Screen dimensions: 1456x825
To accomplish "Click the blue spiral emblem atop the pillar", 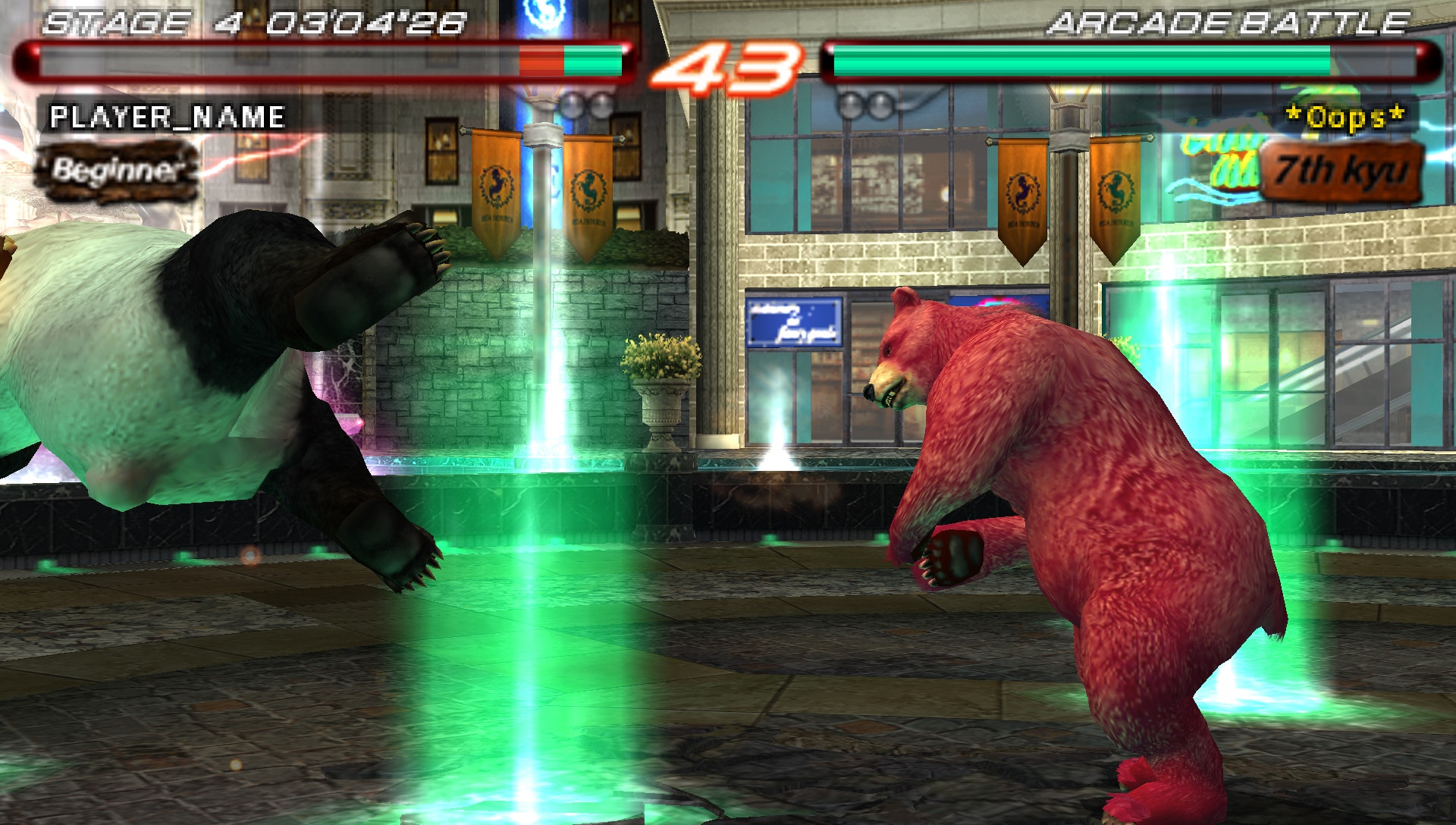I will pyautogui.click(x=543, y=15).
